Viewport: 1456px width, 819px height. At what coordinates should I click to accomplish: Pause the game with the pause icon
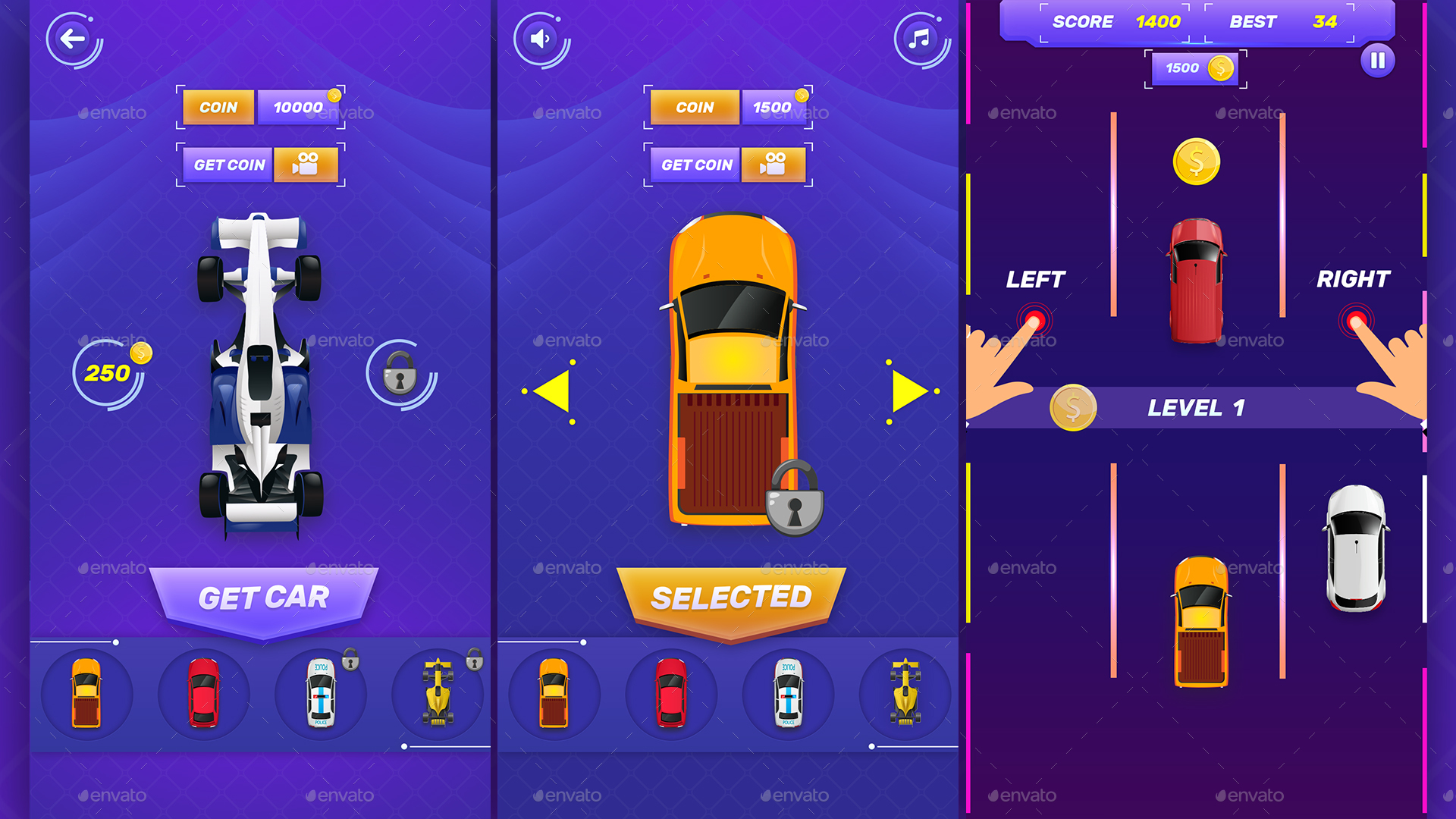click(1379, 61)
